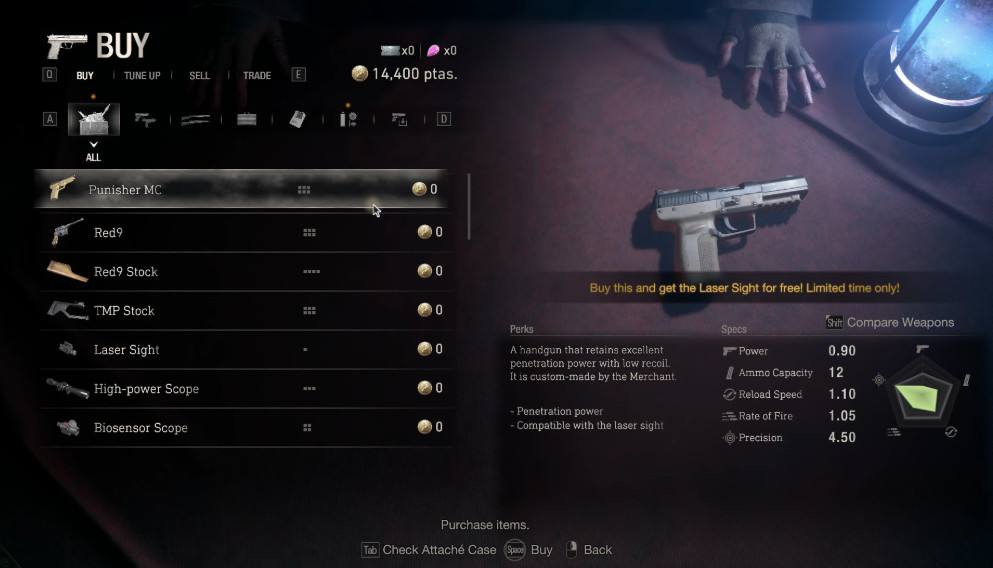
Task: Filter by the handguns category icon
Action: [x=145, y=120]
